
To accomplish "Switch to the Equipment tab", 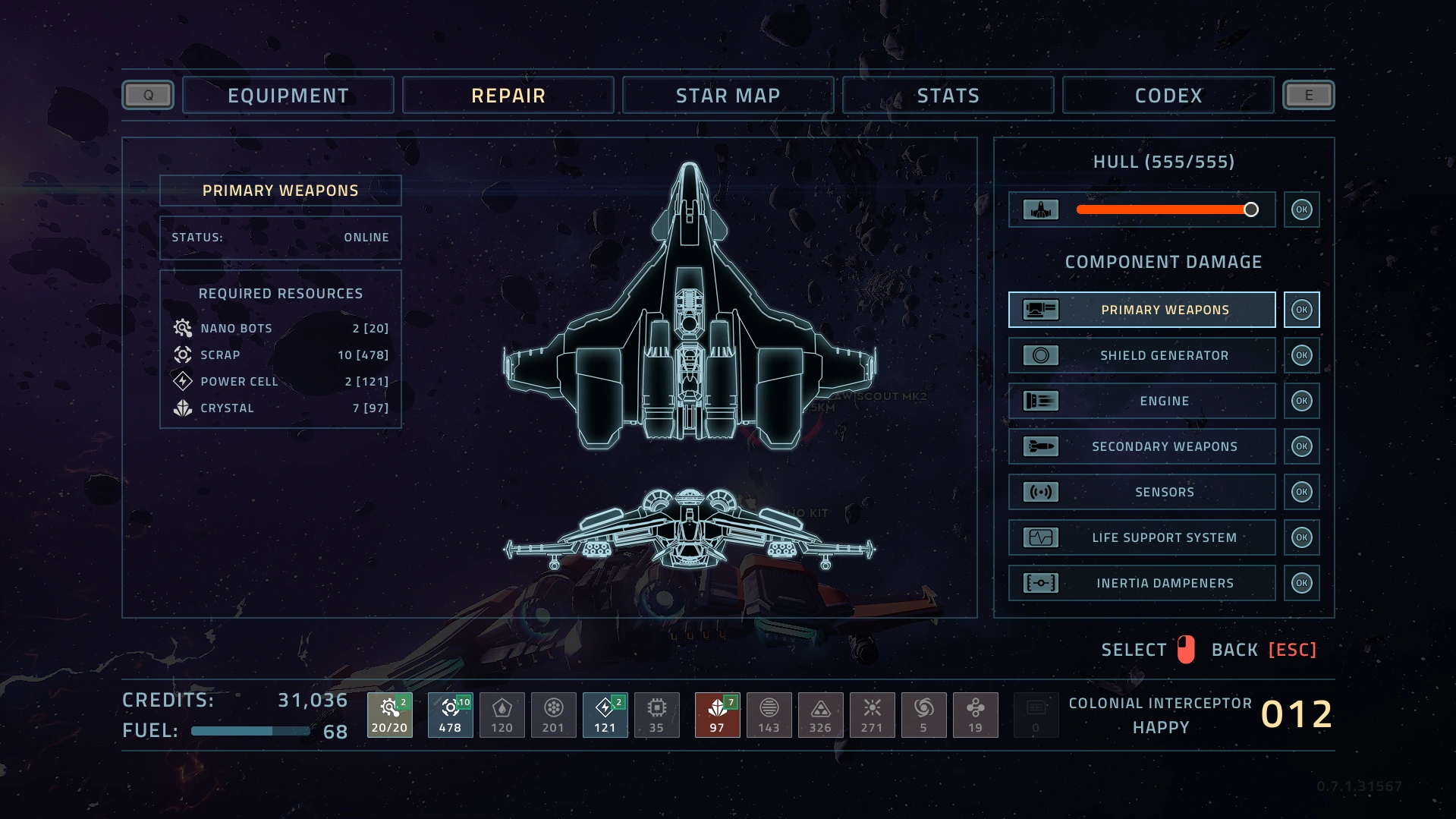I will 288,96.
